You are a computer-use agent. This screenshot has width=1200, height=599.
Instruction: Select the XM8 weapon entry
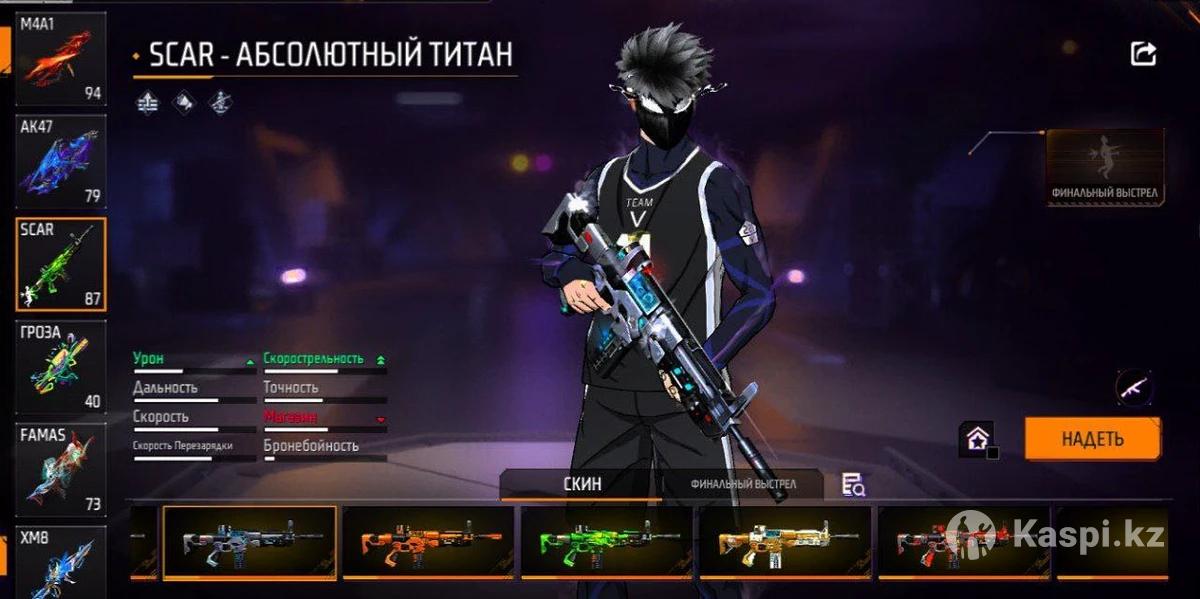pos(60,562)
